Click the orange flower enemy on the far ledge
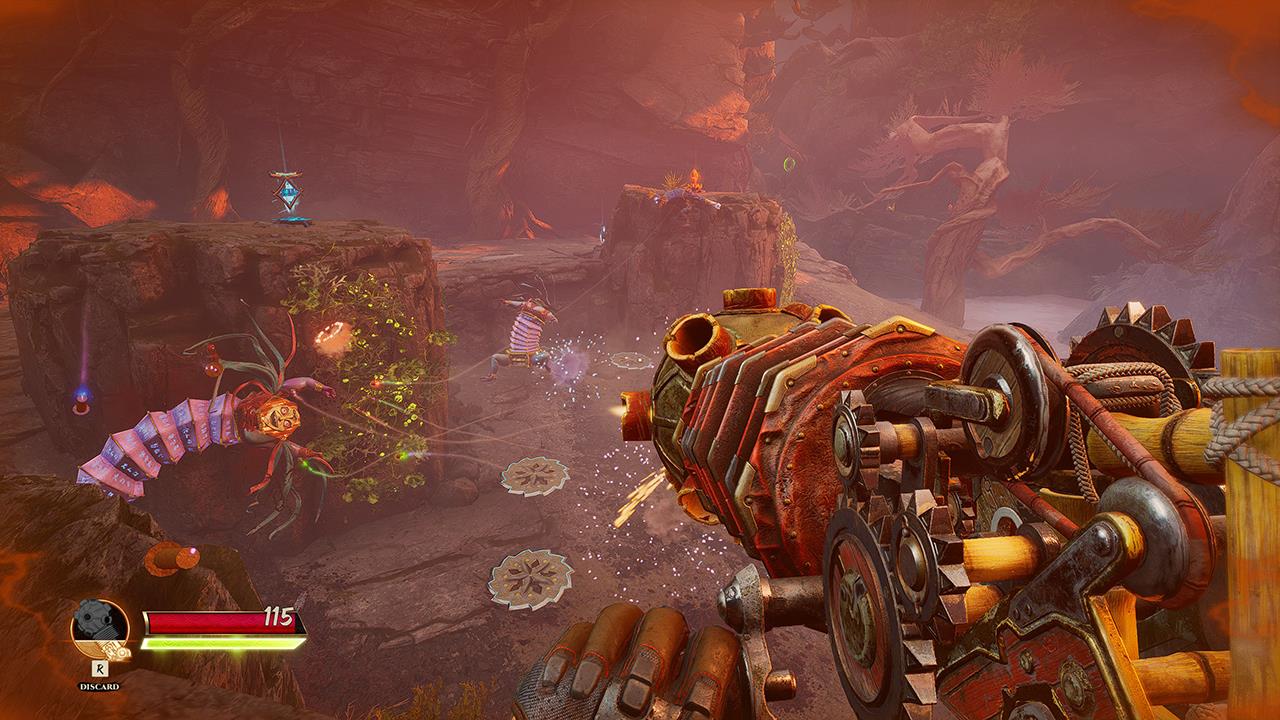 695,180
